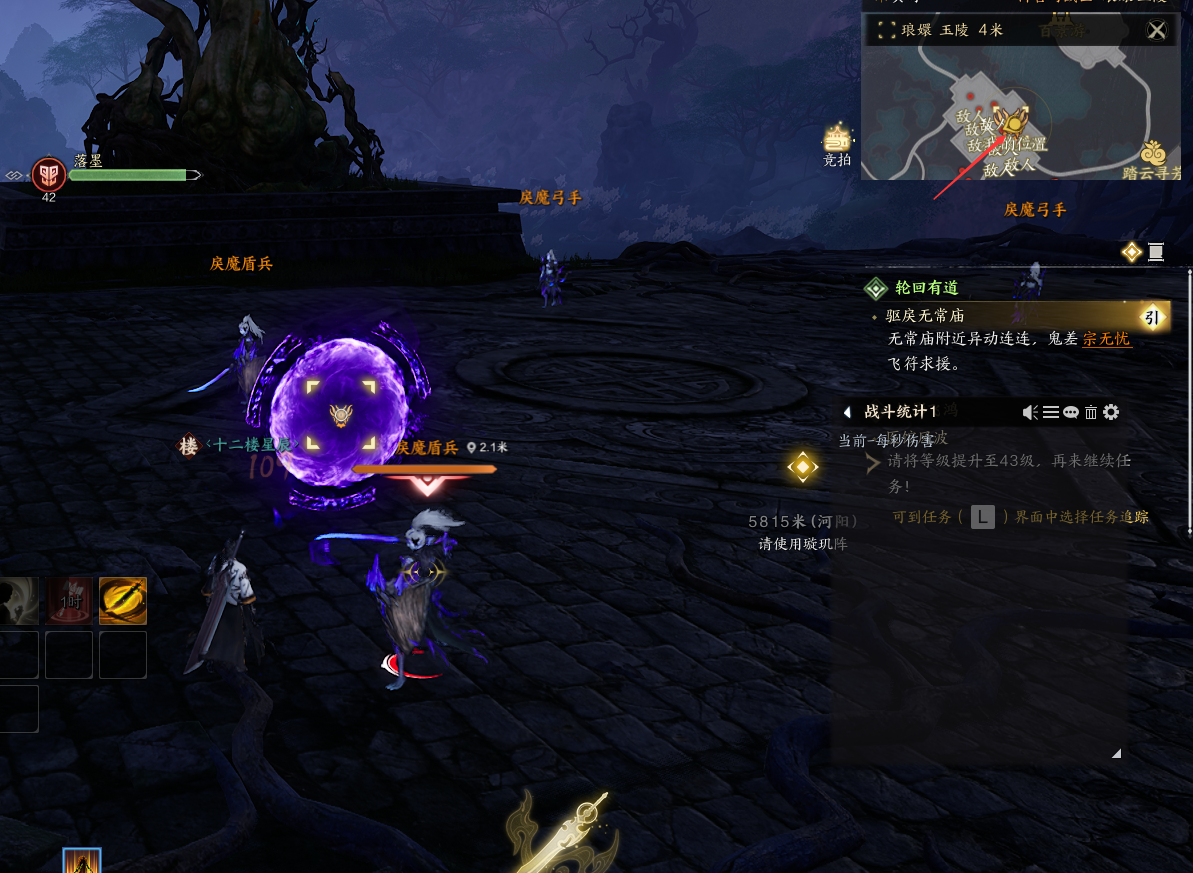
Task: Click the silhouette portrait skill icon
Action: (18, 600)
